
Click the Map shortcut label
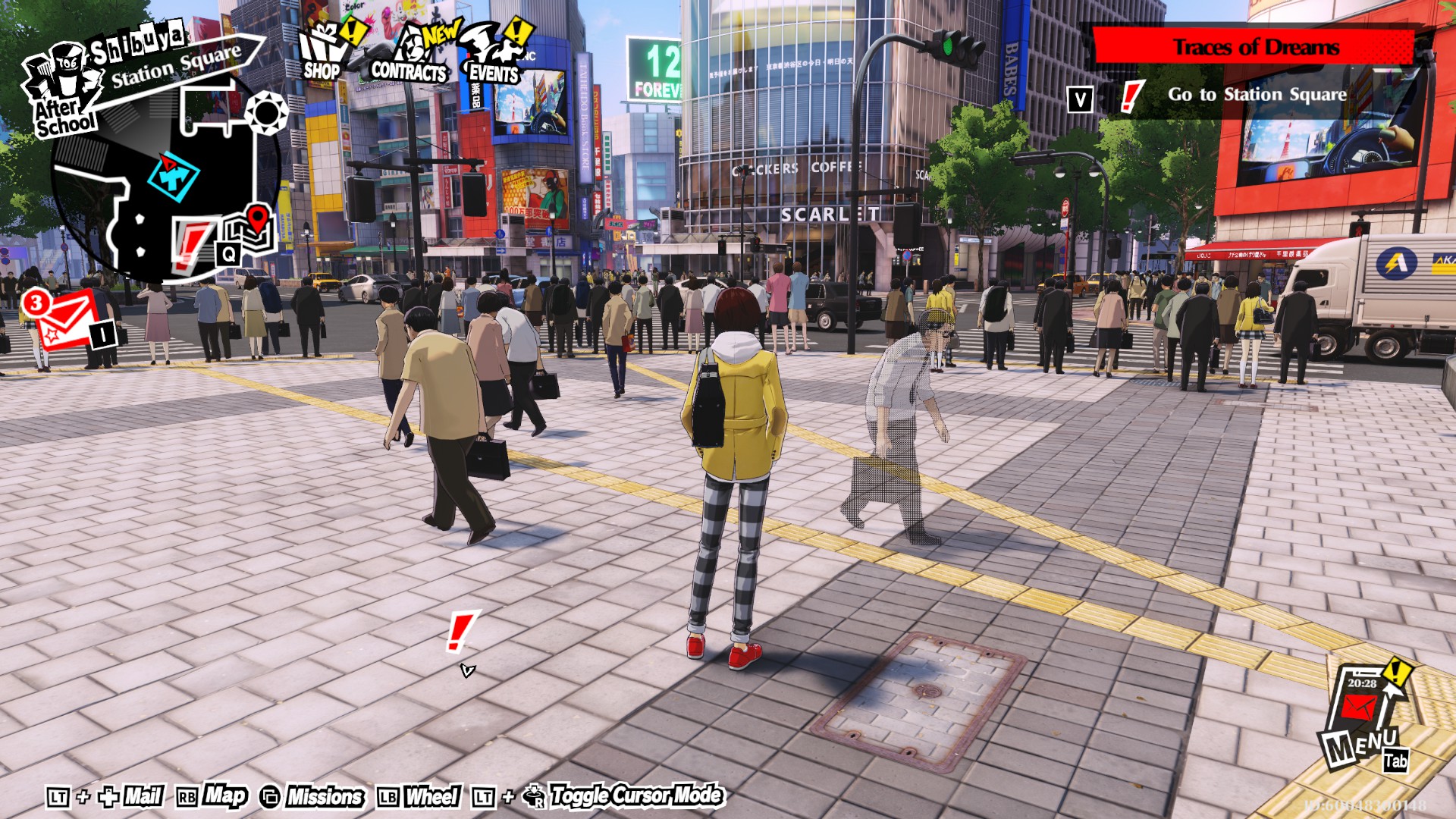tap(225, 795)
